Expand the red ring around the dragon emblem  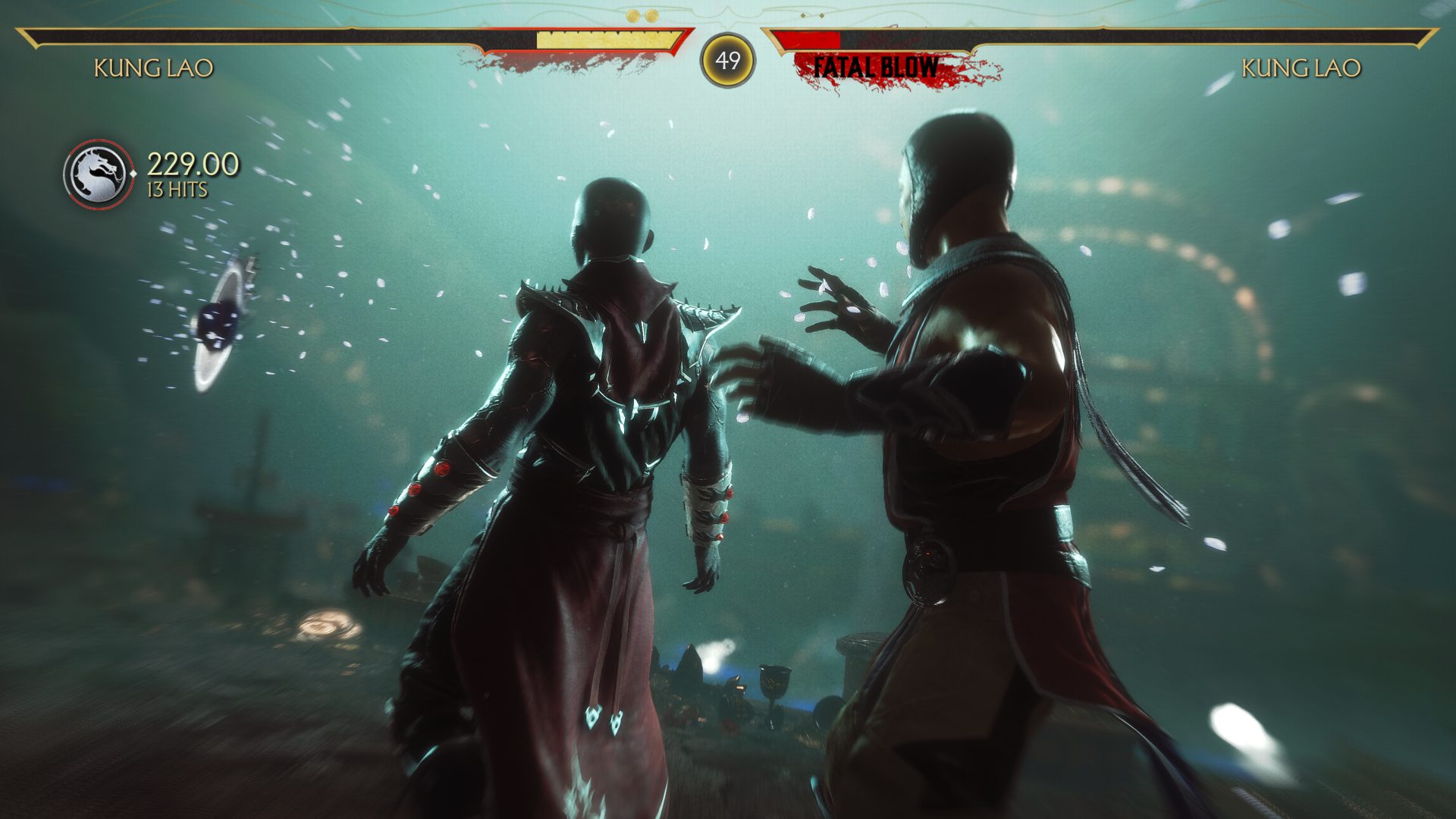pyautogui.click(x=96, y=141)
